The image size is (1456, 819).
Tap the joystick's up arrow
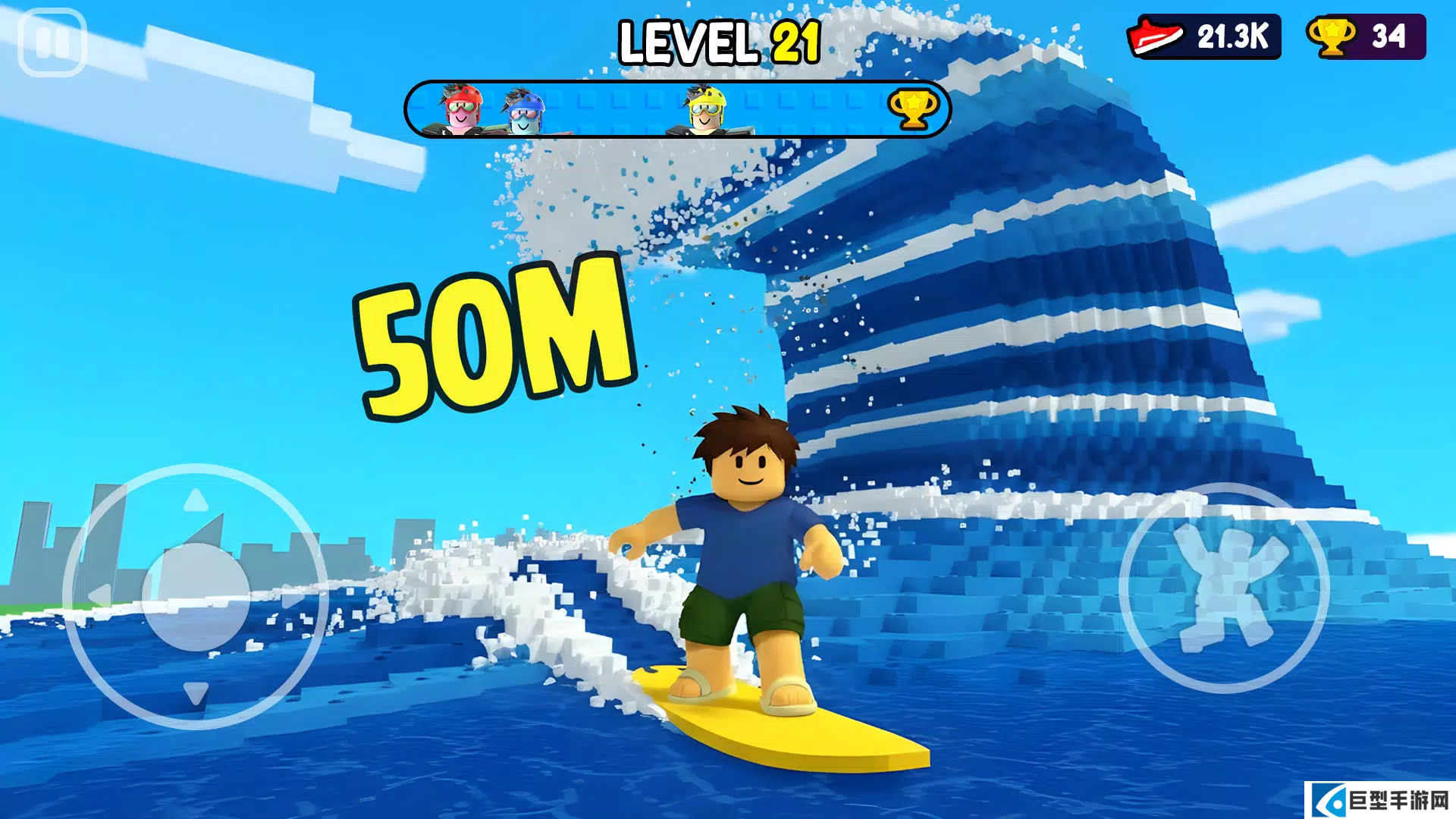[196, 500]
